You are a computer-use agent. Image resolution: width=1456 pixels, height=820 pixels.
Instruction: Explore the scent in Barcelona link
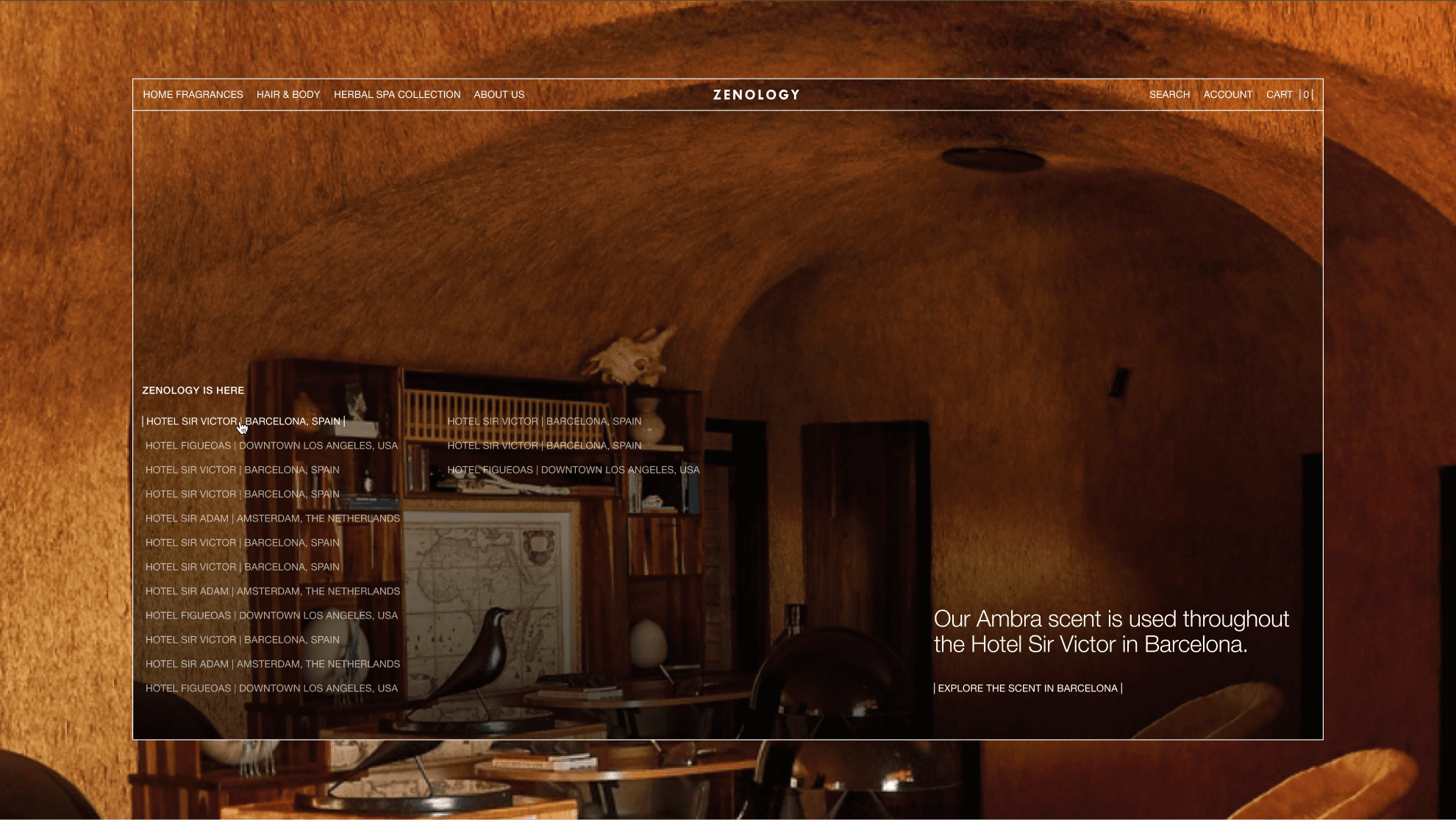tap(1027, 688)
